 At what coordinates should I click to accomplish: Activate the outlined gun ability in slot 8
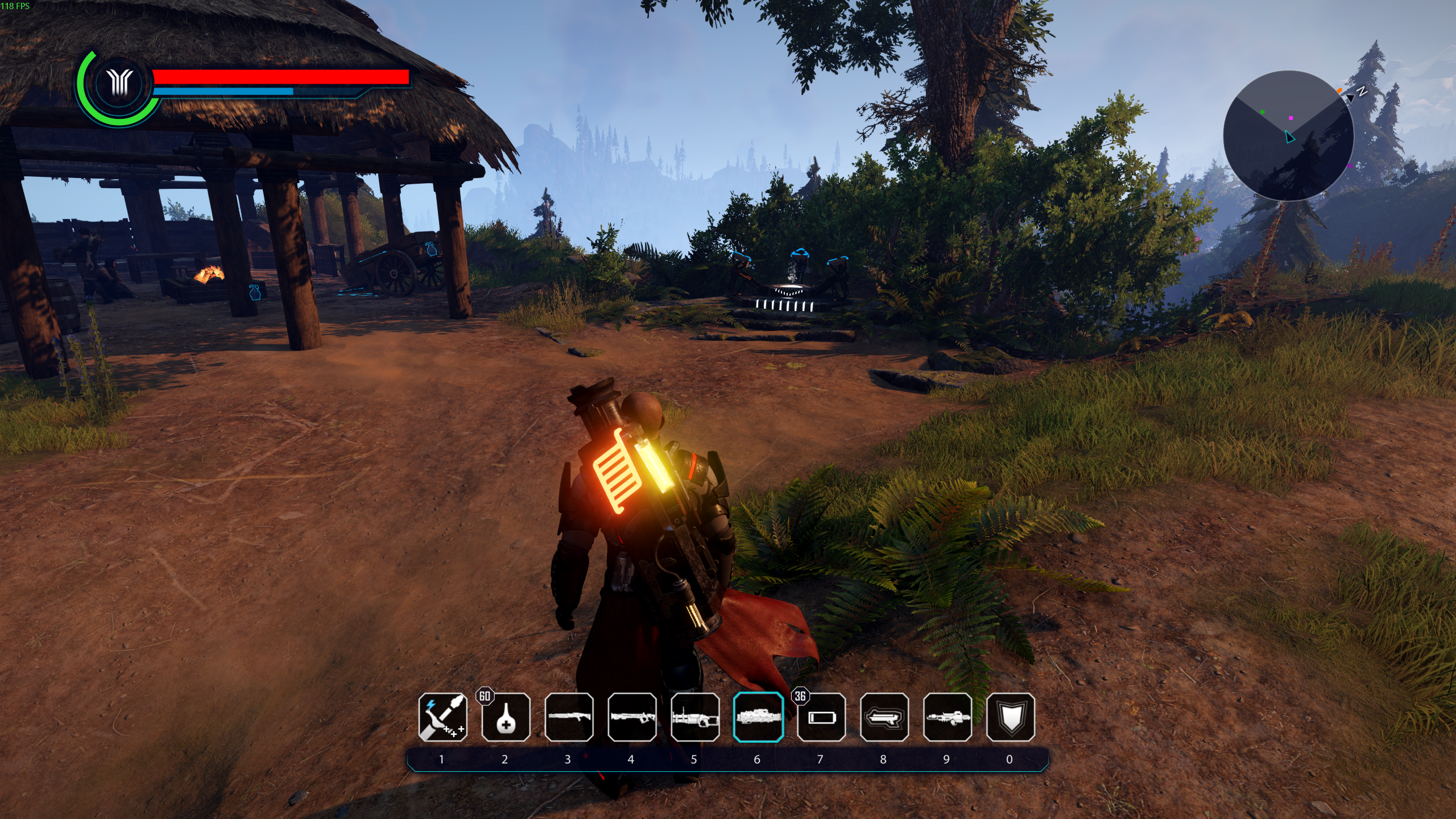pos(884,717)
